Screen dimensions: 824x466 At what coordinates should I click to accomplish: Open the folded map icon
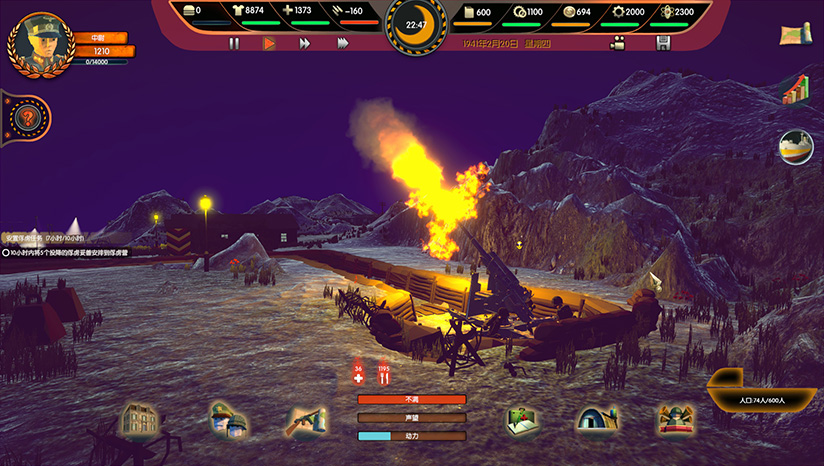(x=795, y=35)
